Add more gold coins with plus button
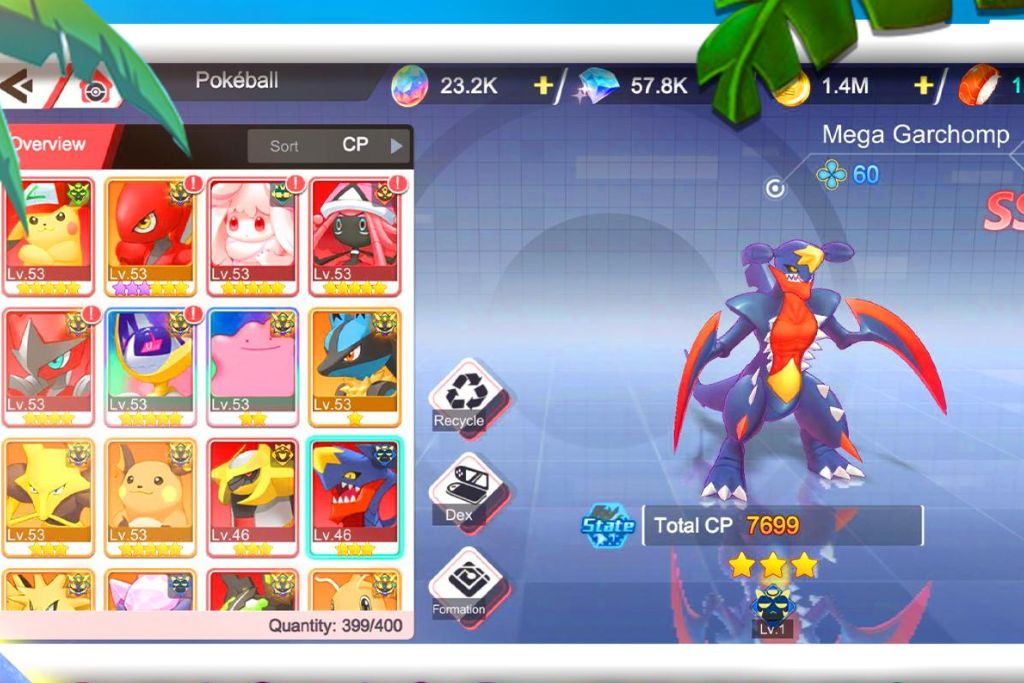 (x=923, y=86)
